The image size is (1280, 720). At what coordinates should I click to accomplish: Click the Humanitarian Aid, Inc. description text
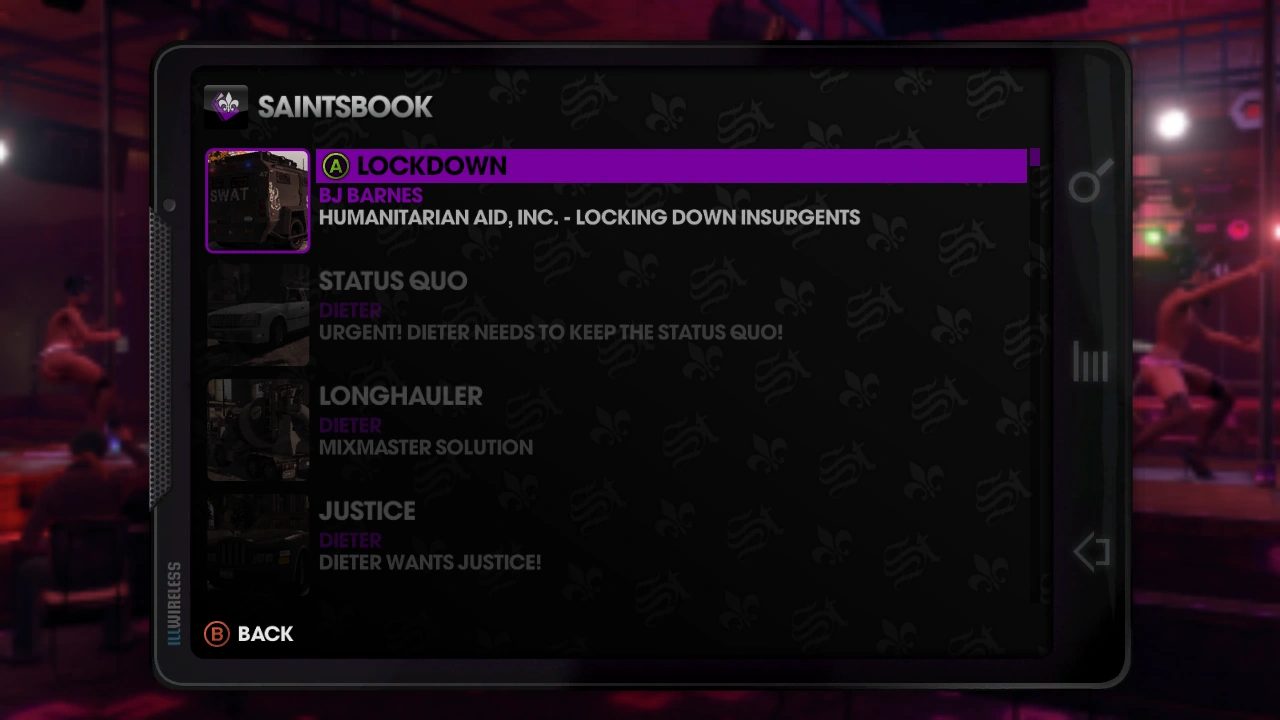coord(589,217)
